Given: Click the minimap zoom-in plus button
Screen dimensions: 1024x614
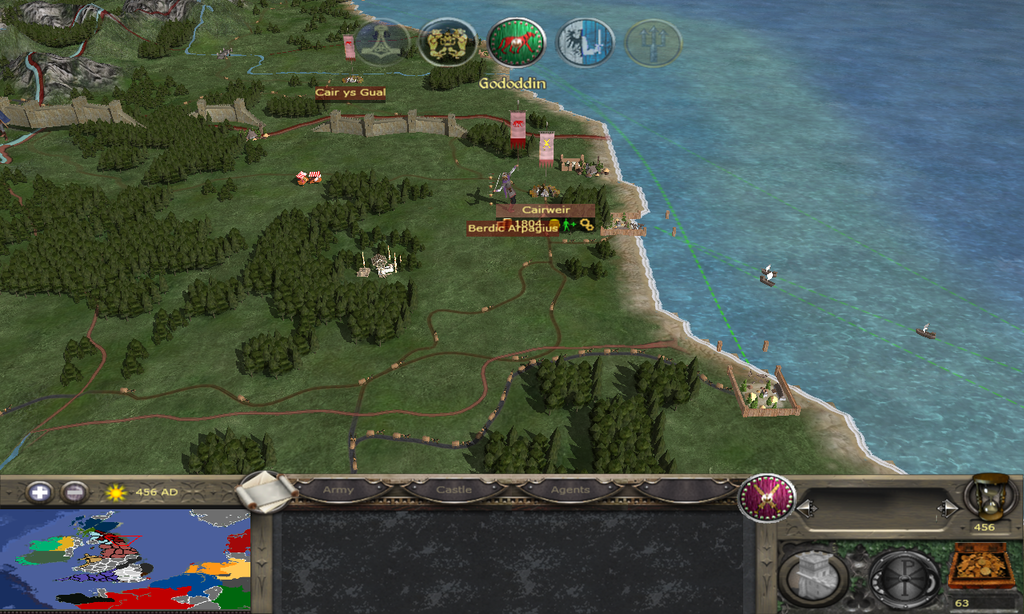Looking at the screenshot, I should [40, 492].
